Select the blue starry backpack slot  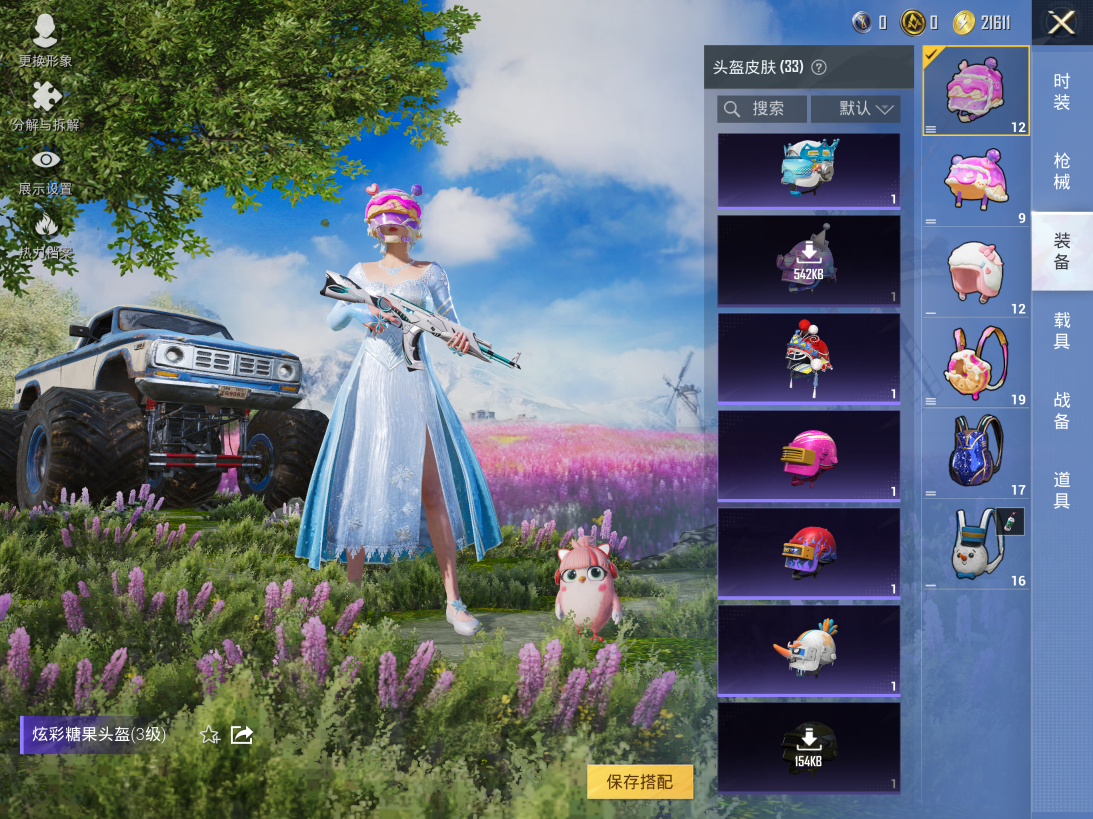coord(976,453)
